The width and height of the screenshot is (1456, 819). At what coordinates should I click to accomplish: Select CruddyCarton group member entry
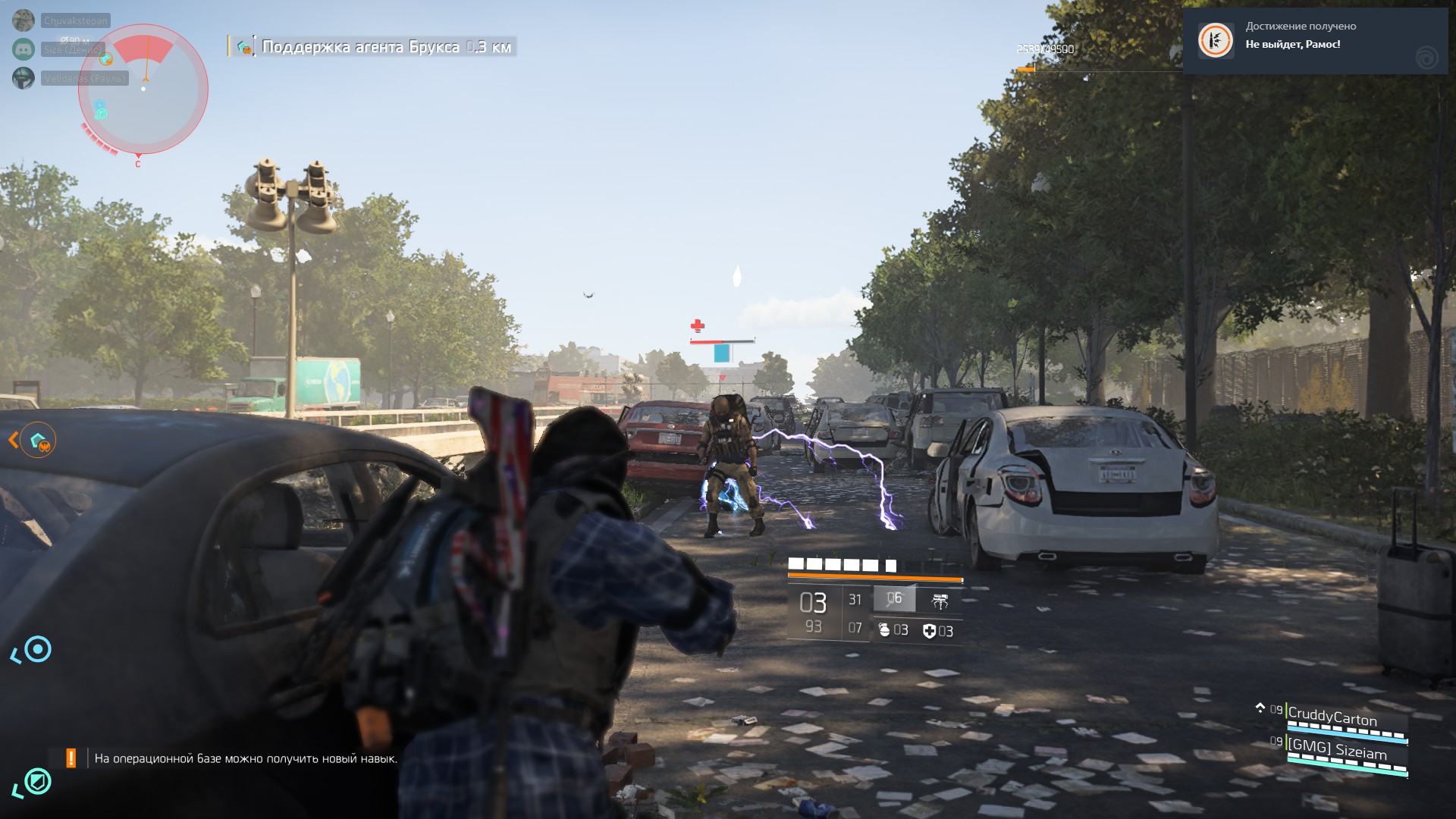[1332, 717]
